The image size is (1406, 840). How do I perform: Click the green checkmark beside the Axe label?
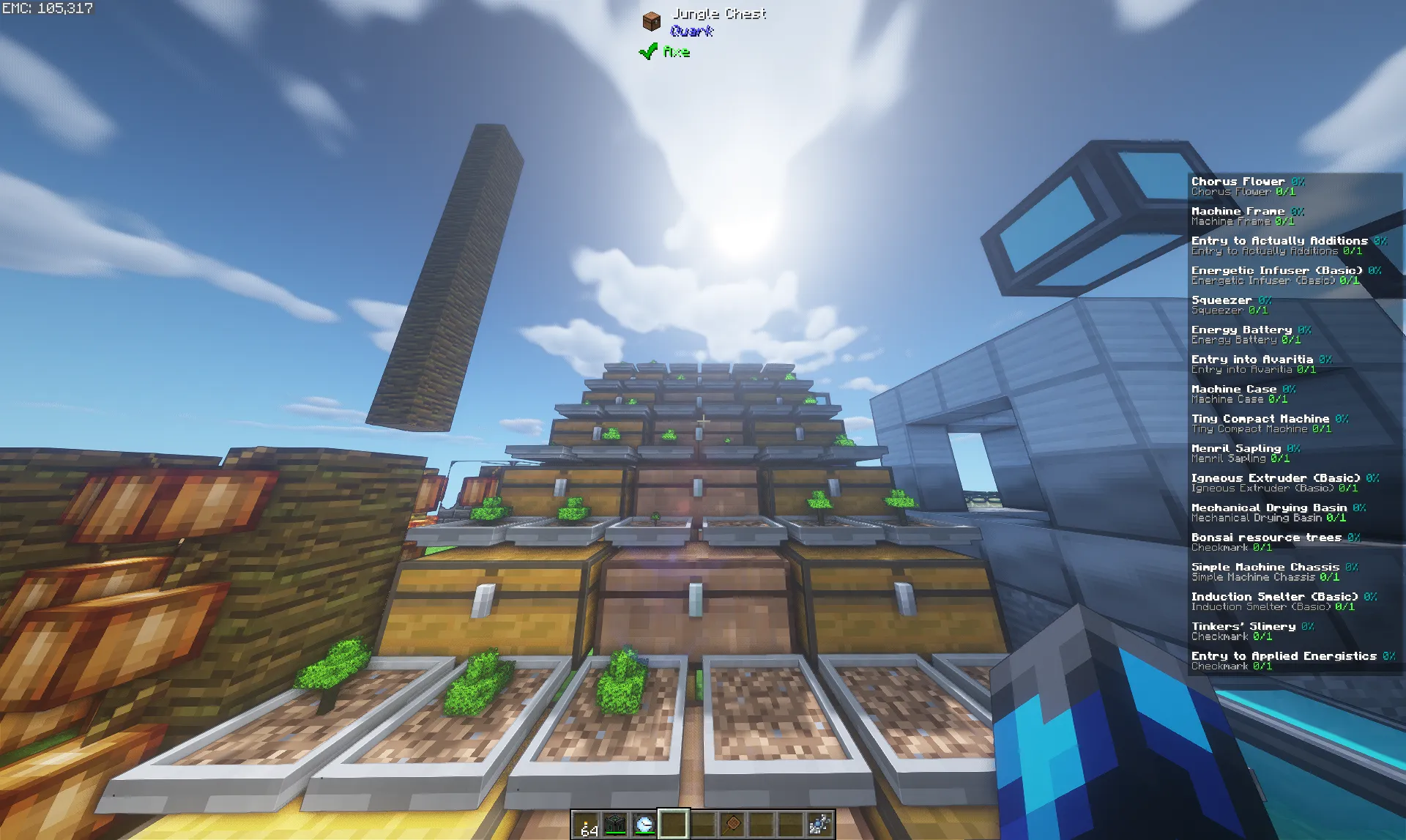[x=647, y=51]
